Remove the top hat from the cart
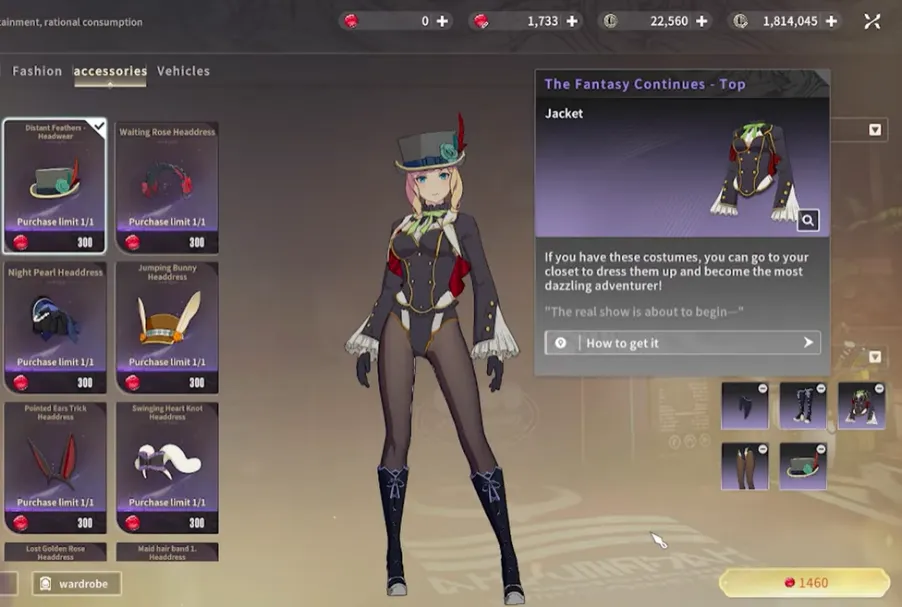Image resolution: width=902 pixels, height=607 pixels. tap(822, 449)
